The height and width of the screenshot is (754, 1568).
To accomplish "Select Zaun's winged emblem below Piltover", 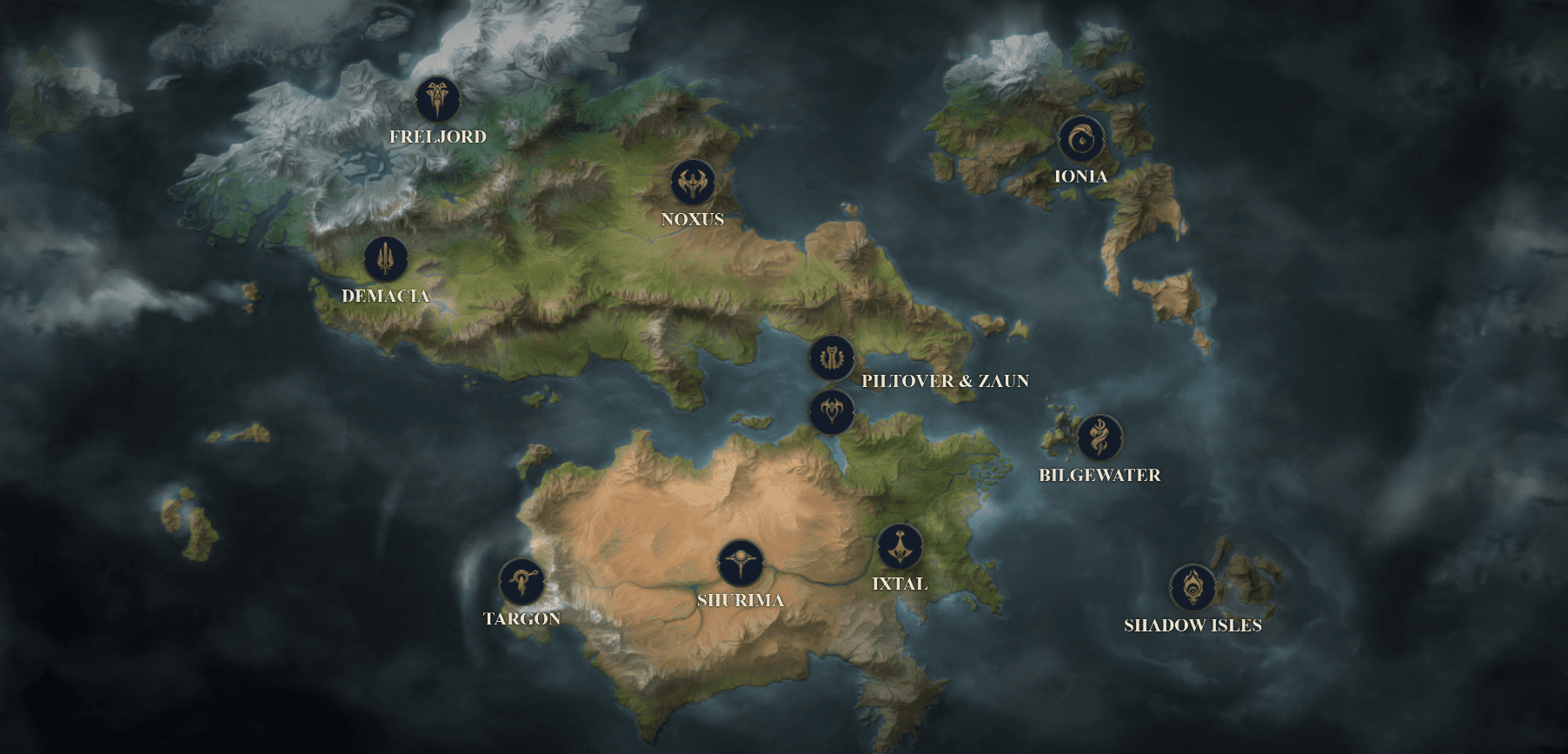I will click(x=832, y=411).
